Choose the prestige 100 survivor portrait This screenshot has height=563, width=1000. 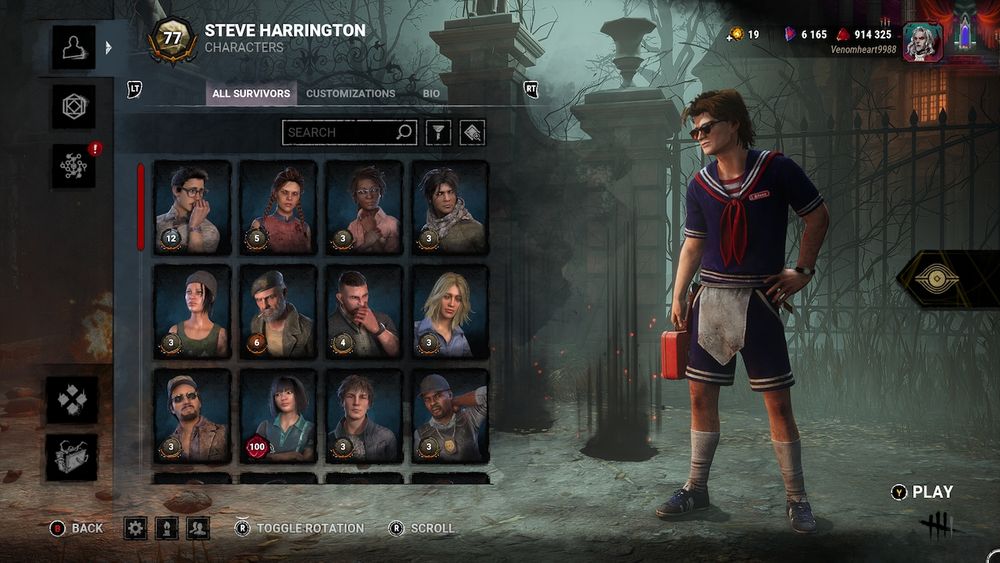pyautogui.click(x=279, y=415)
